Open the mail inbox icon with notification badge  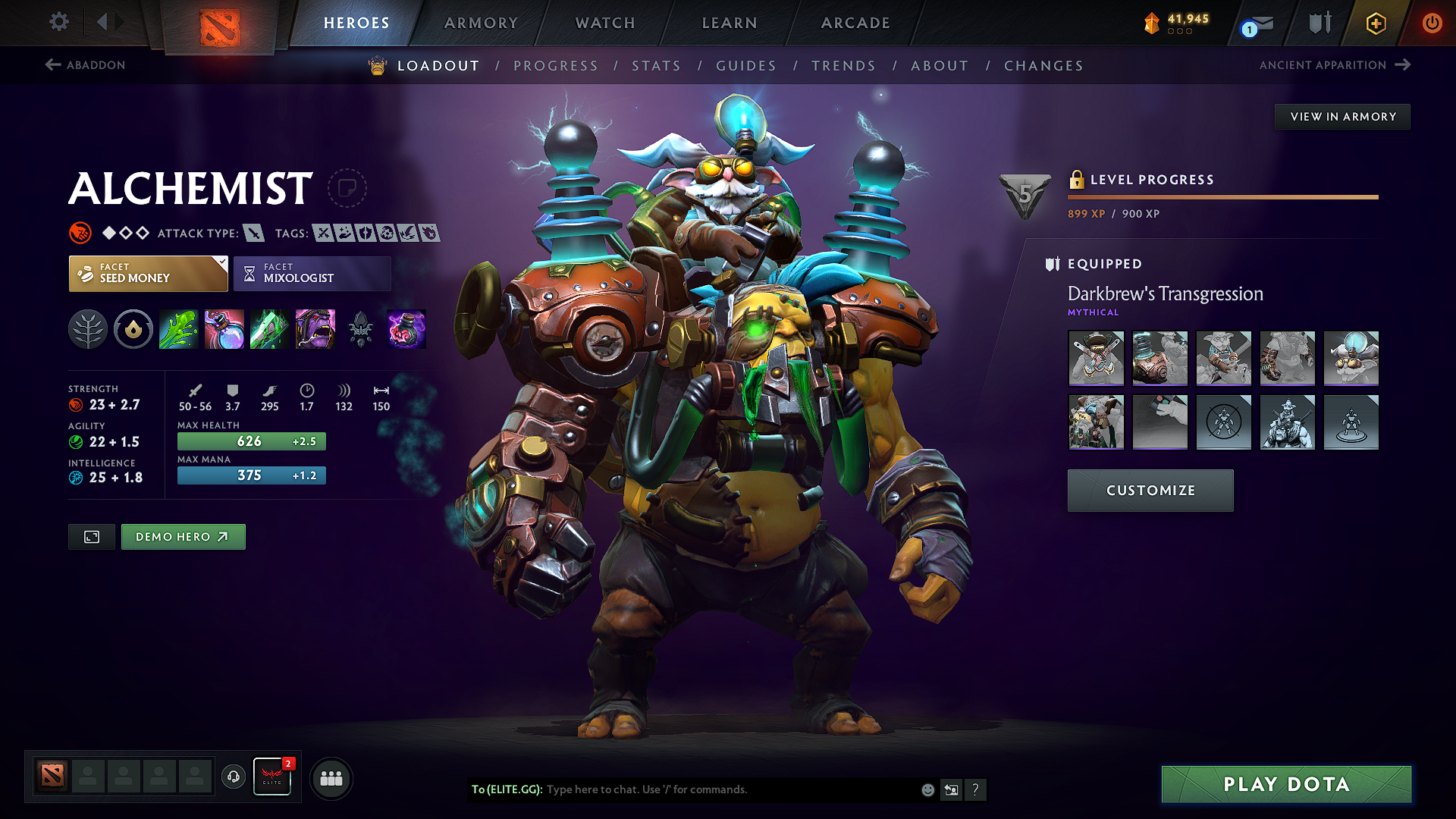point(1251,23)
